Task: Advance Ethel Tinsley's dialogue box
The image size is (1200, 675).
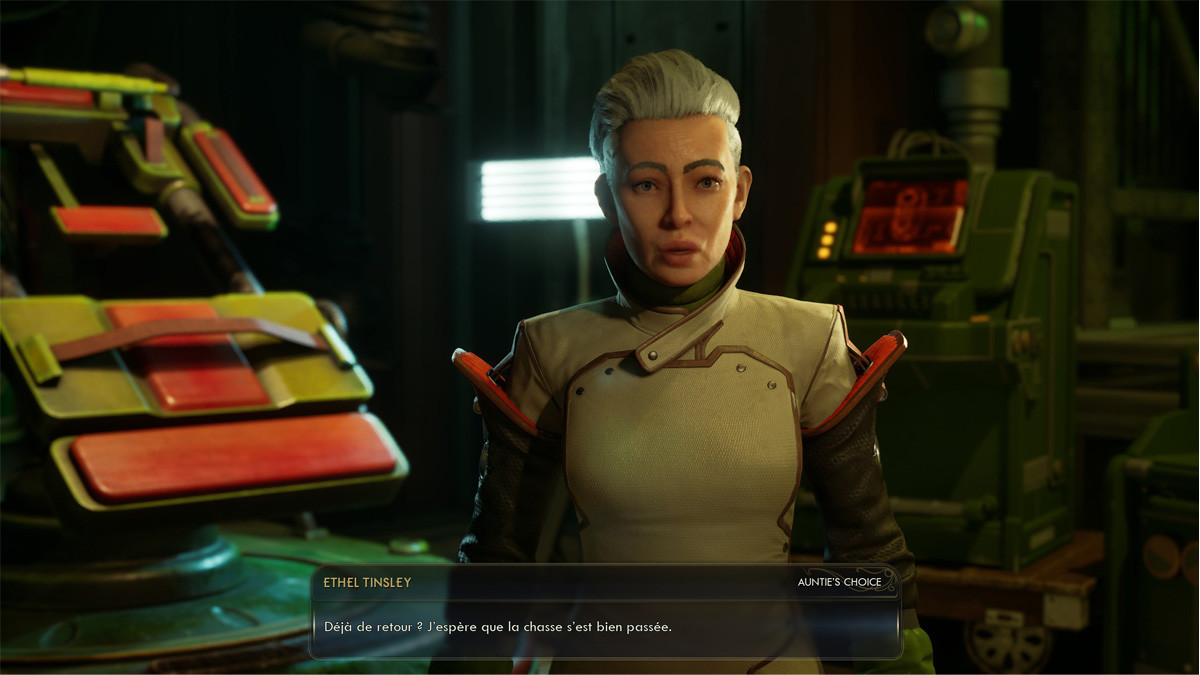Action: [x=605, y=627]
